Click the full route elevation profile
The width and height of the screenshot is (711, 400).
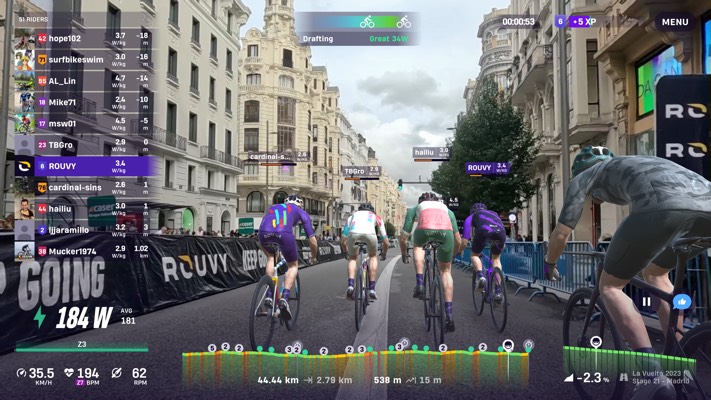point(355,363)
